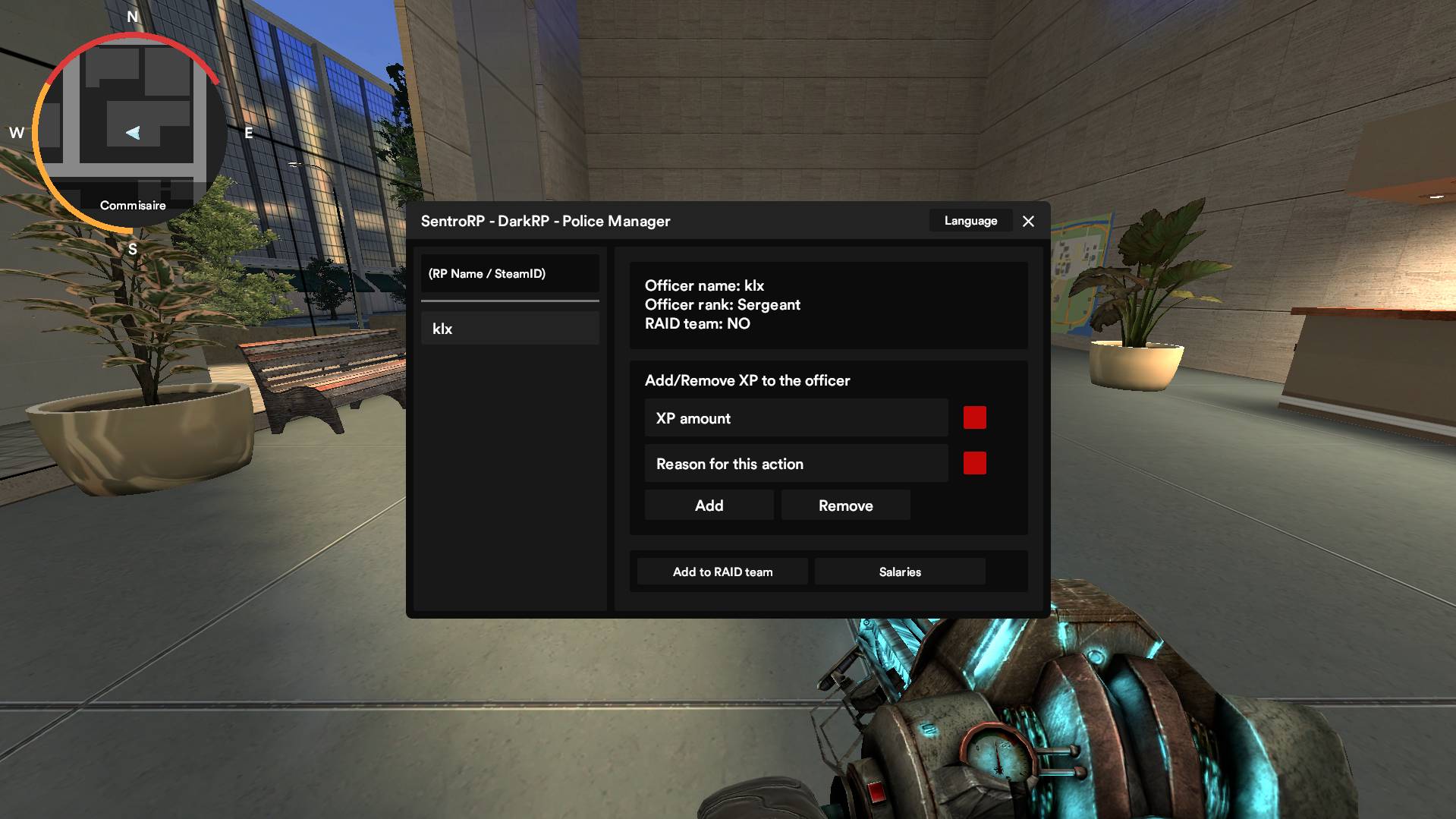Add the officer to RAID team
Screen dimensions: 1456x819
722,572
